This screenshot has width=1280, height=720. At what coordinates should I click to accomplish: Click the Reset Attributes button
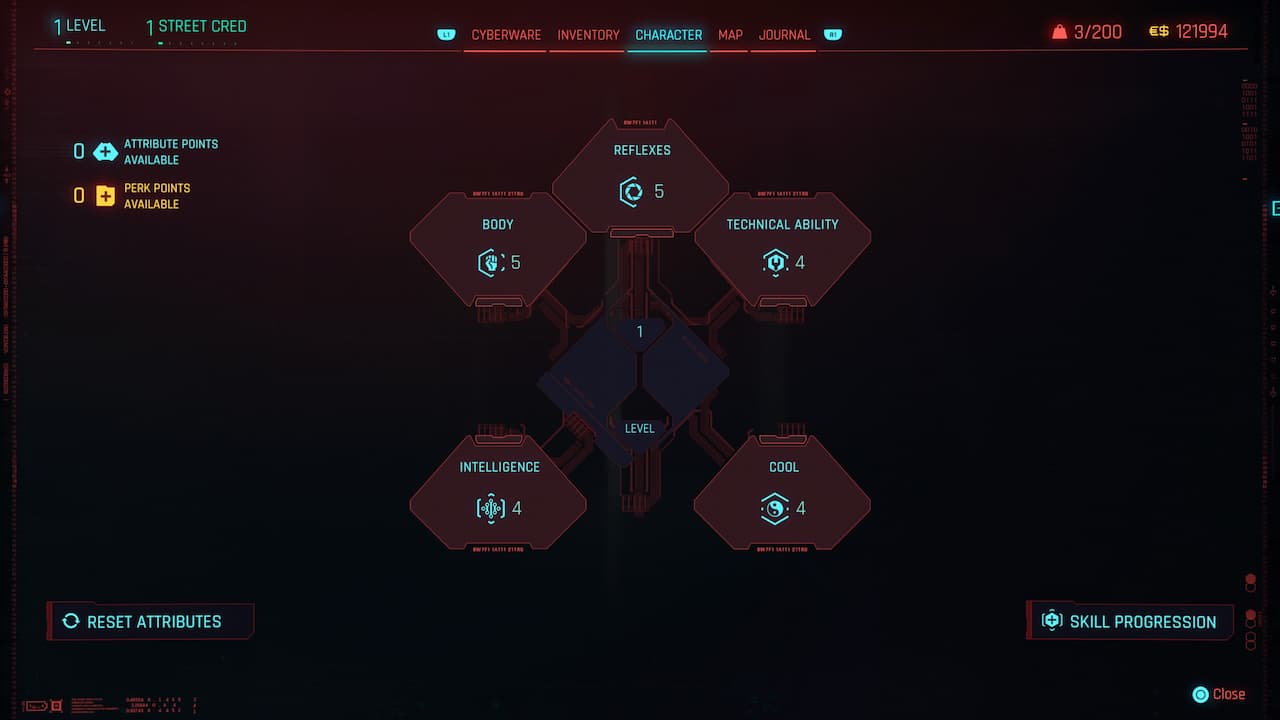click(150, 621)
